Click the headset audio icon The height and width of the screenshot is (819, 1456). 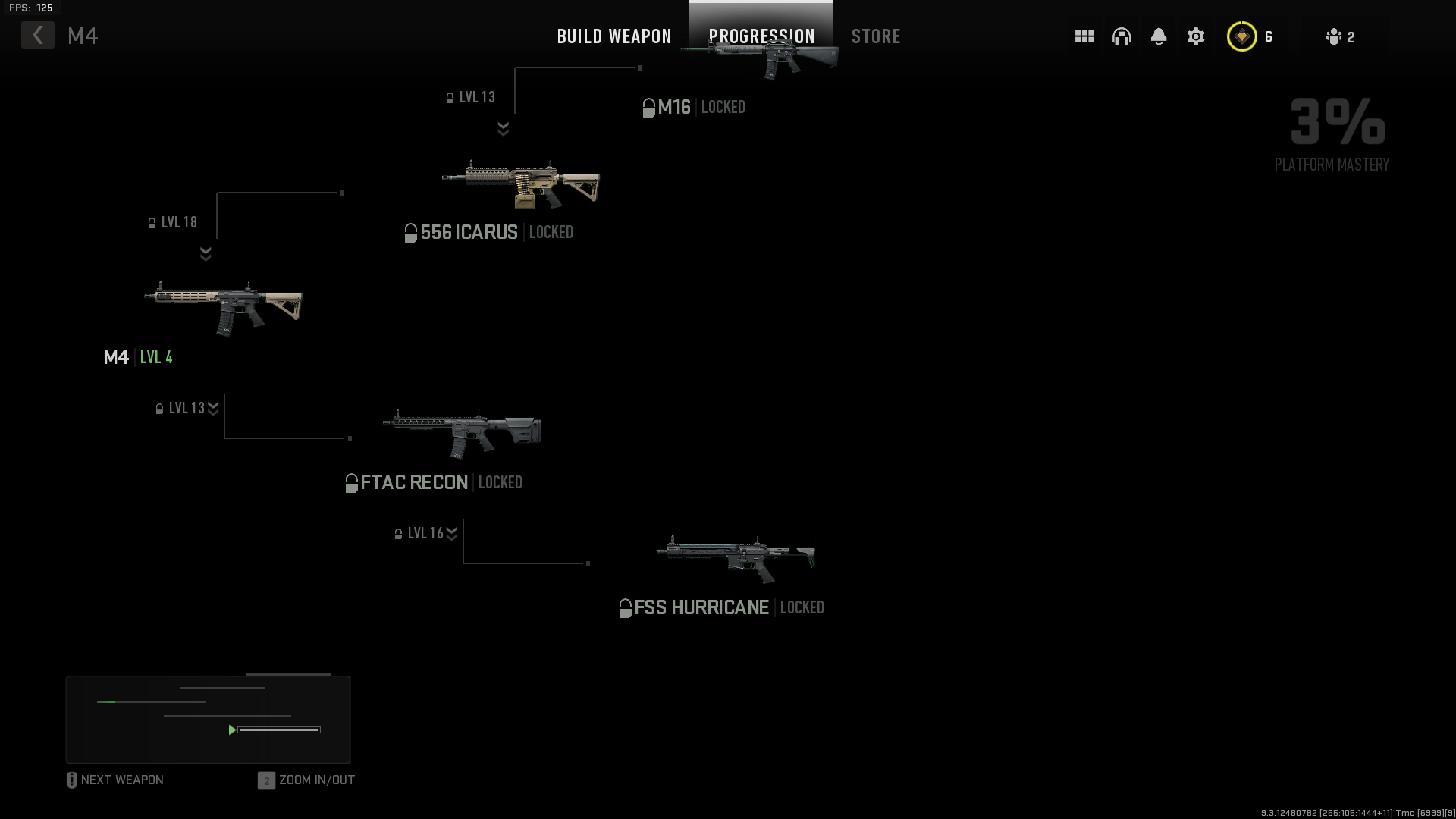[1122, 36]
